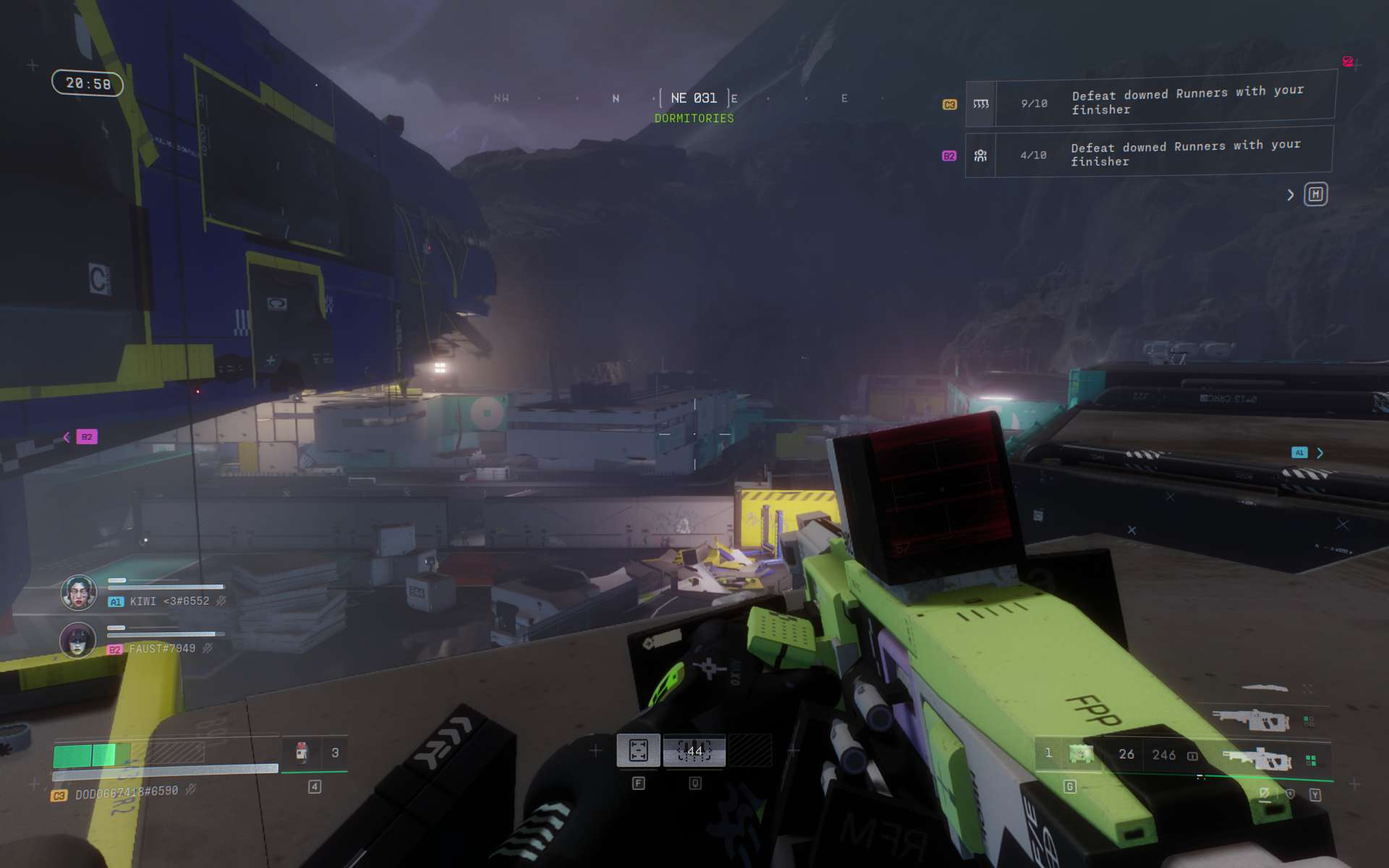Expand the objectives panel arrow

[x=1290, y=195]
